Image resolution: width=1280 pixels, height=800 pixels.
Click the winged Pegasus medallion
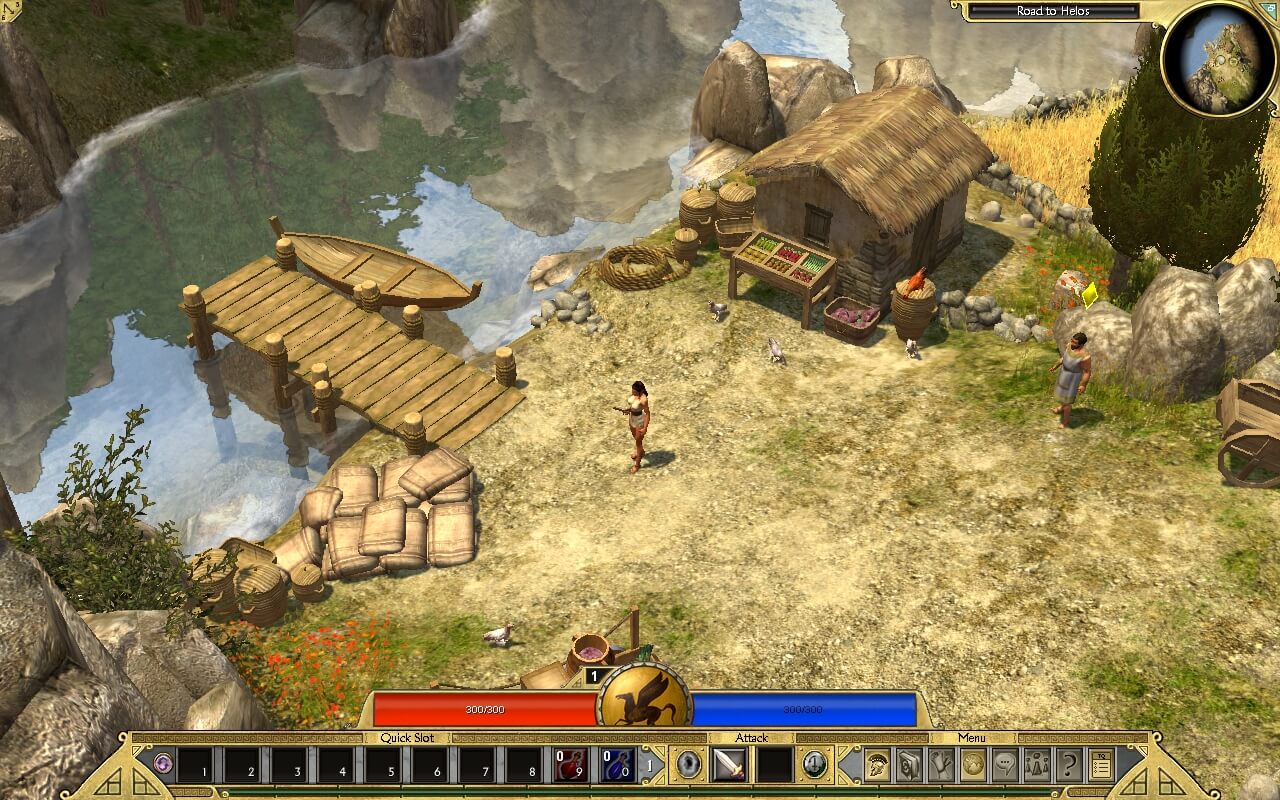(645, 699)
